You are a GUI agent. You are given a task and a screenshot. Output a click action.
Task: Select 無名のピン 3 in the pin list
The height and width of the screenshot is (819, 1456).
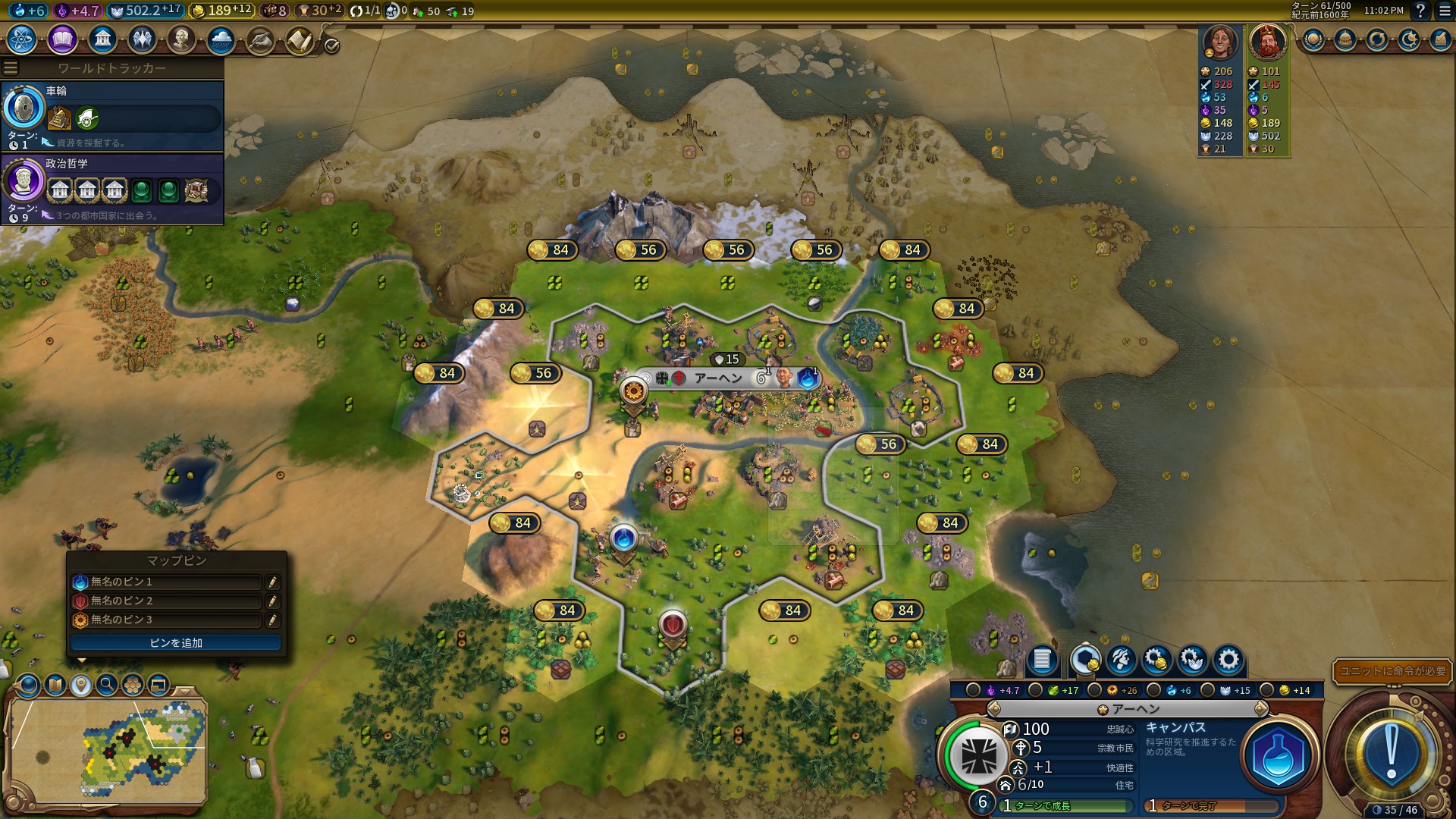(167, 620)
